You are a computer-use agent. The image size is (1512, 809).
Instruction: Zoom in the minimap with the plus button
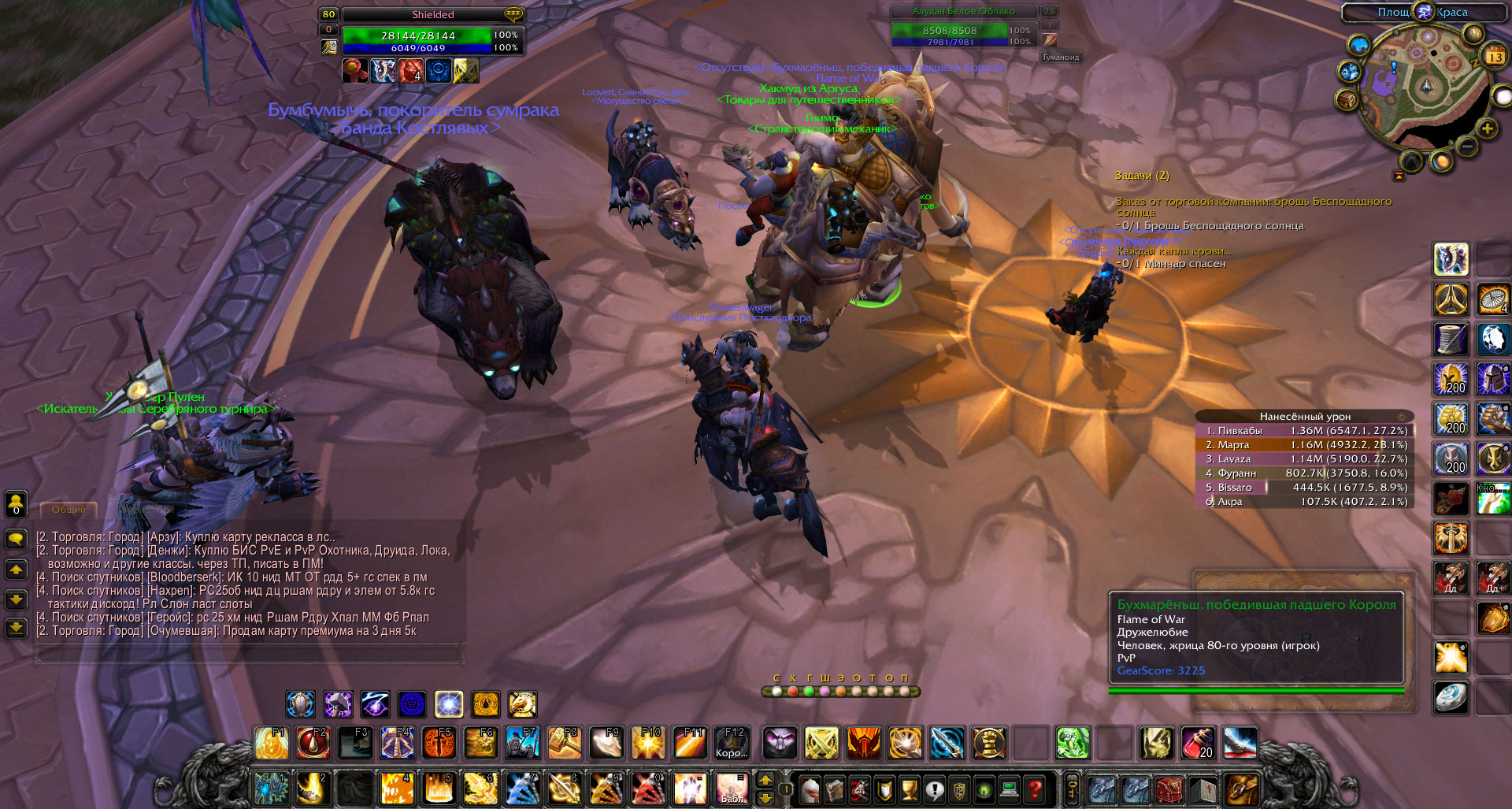click(x=1487, y=128)
